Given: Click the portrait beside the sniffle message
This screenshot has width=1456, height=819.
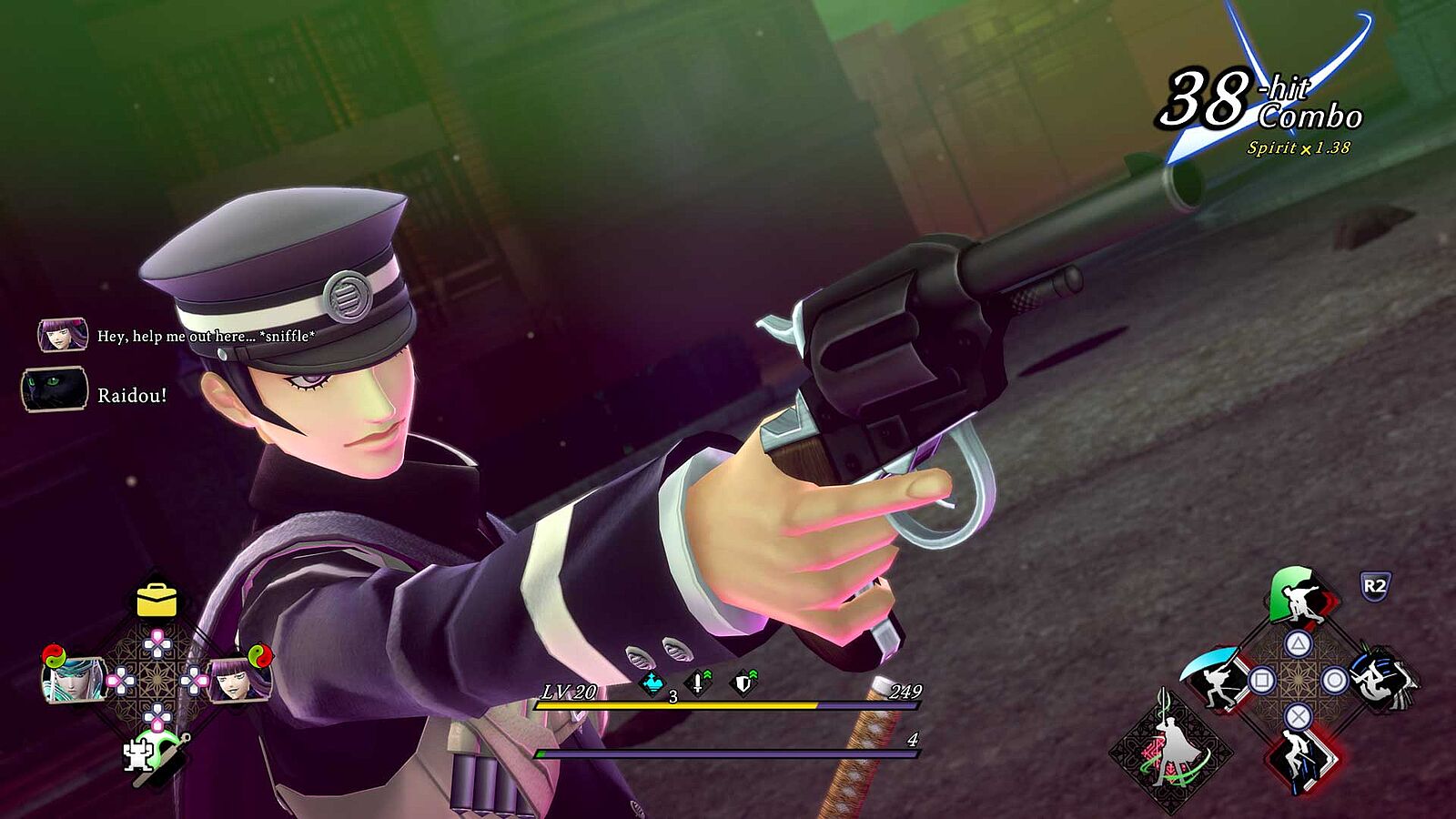Looking at the screenshot, I should [x=62, y=335].
